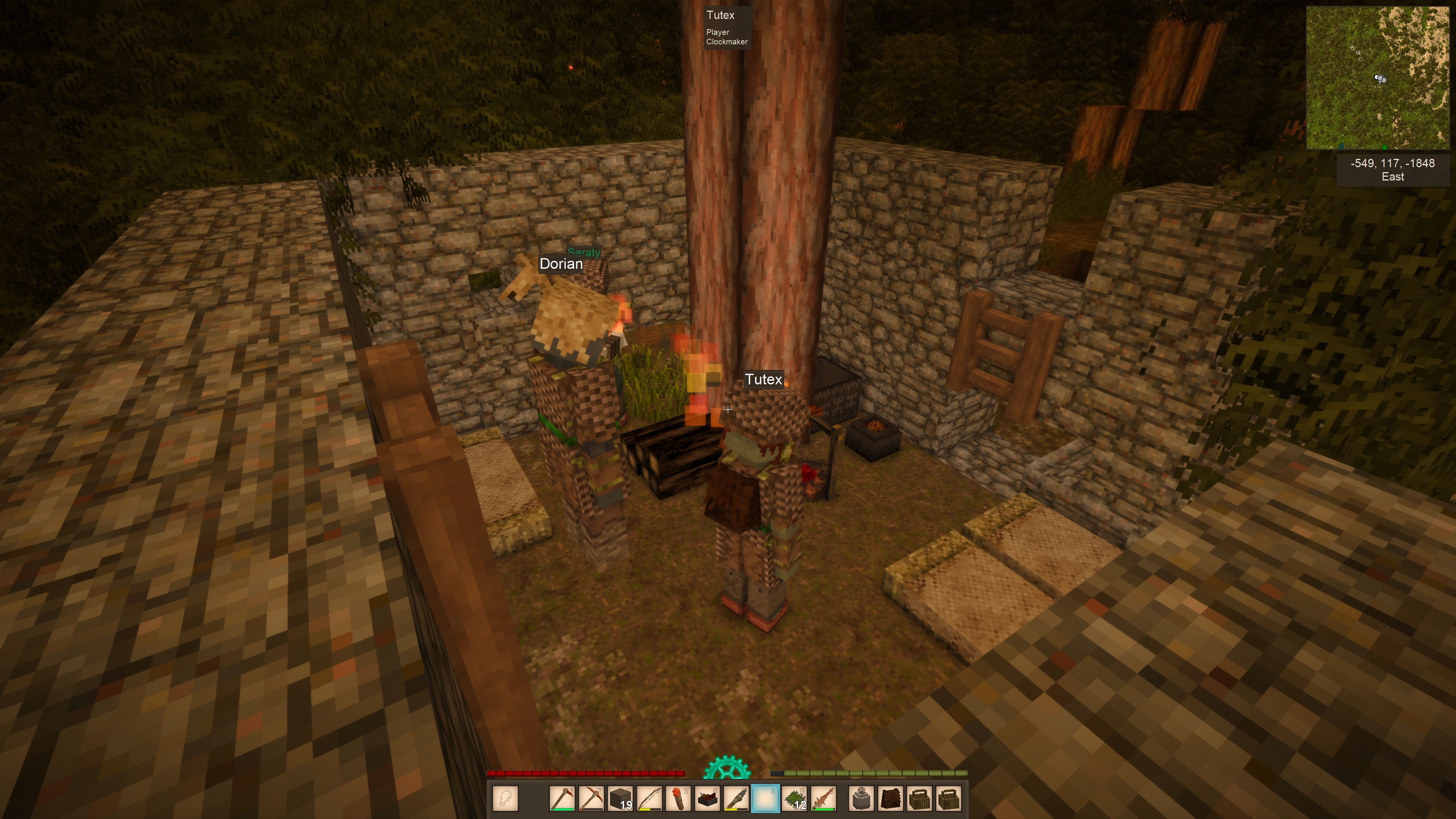Click the offhand slot with the hand outline

point(505,799)
